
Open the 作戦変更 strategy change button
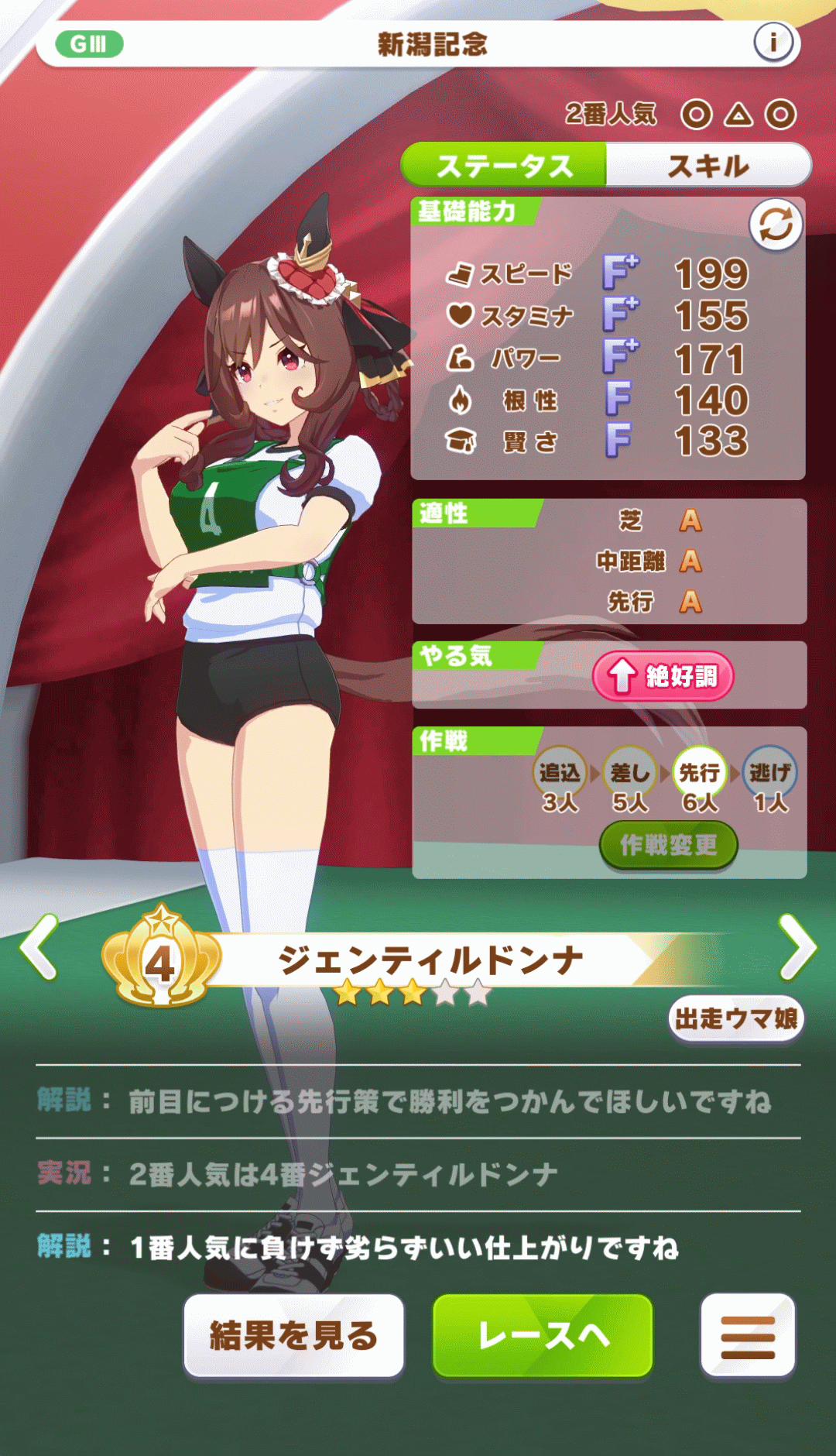(668, 845)
